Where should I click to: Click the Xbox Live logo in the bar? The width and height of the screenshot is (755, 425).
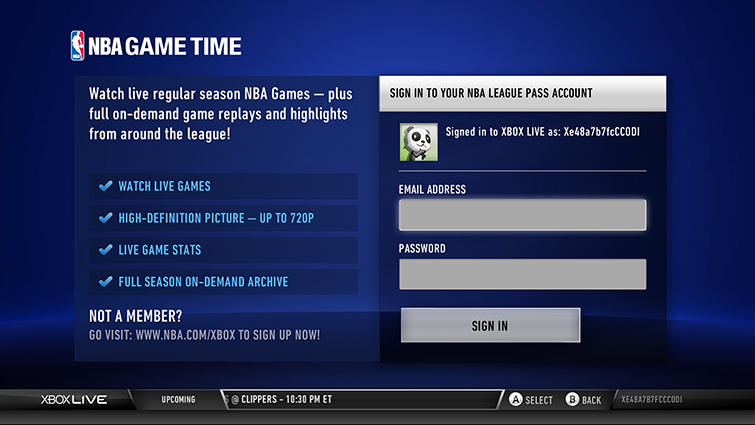coord(74,400)
